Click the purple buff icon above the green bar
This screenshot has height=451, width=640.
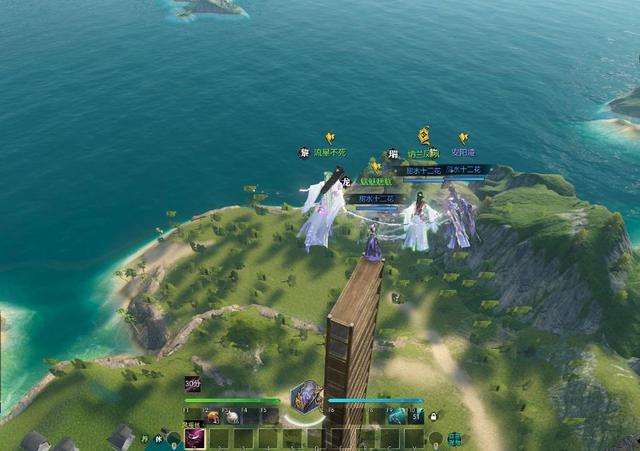click(x=192, y=383)
